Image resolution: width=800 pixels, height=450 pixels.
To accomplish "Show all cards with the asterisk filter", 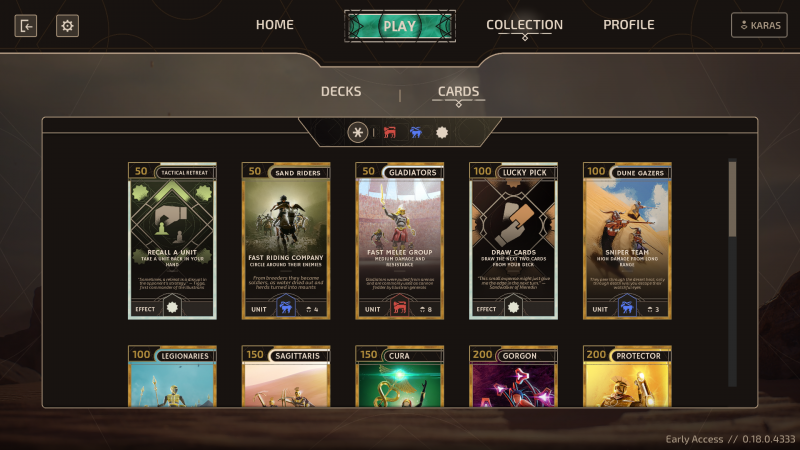I will (358, 132).
